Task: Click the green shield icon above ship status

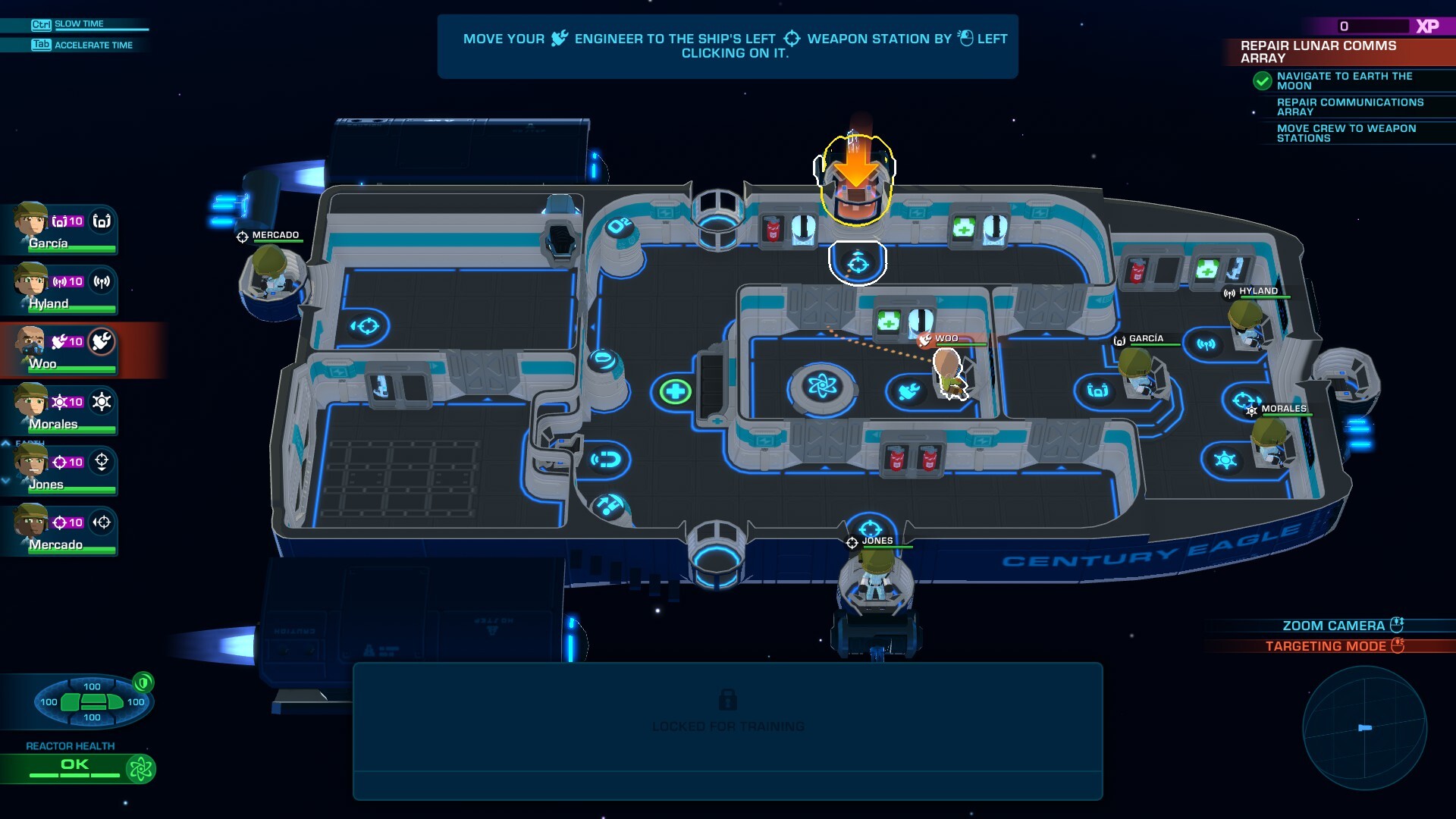Action: tap(143, 682)
